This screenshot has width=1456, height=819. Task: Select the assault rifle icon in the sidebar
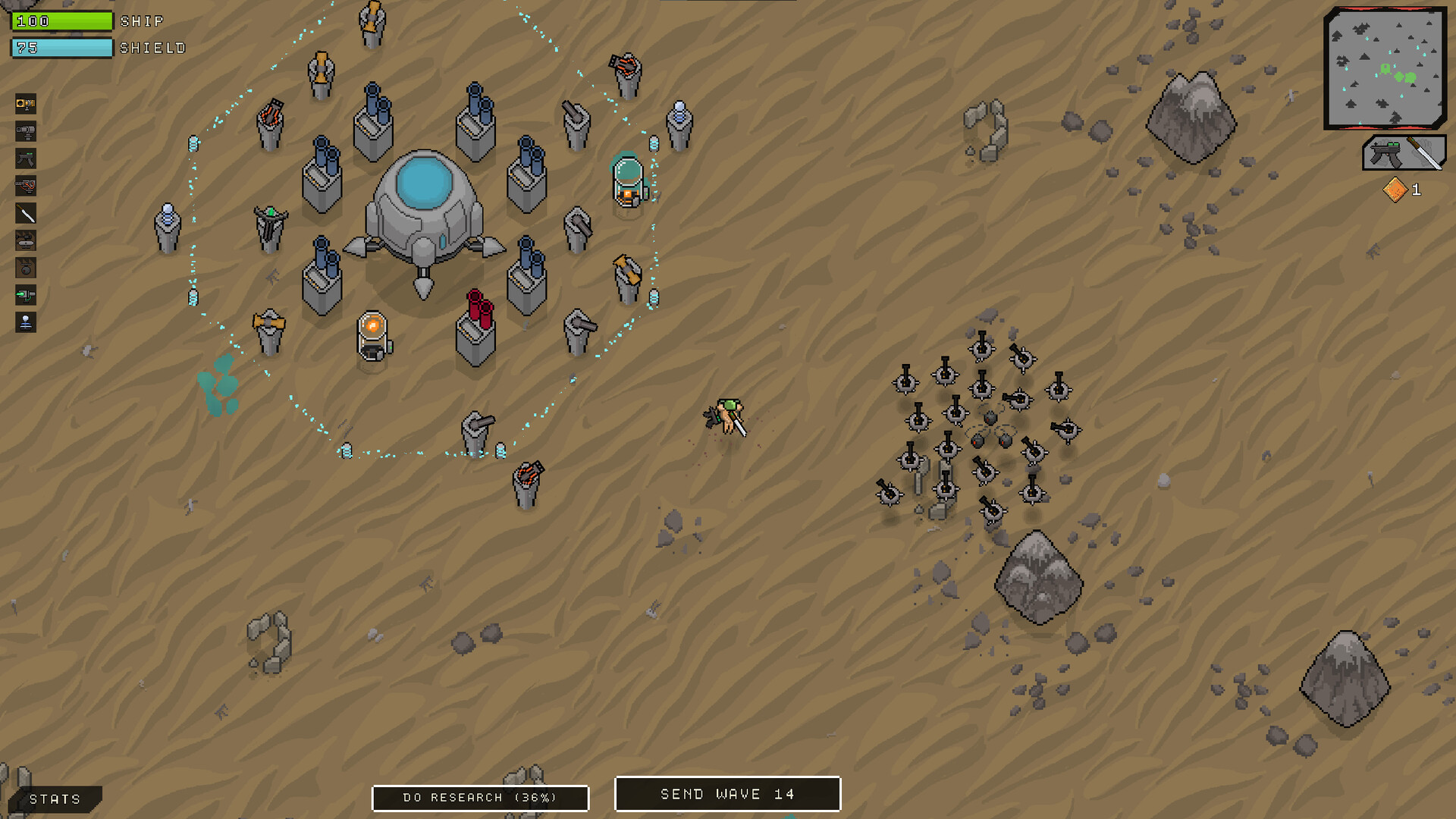pos(25,158)
